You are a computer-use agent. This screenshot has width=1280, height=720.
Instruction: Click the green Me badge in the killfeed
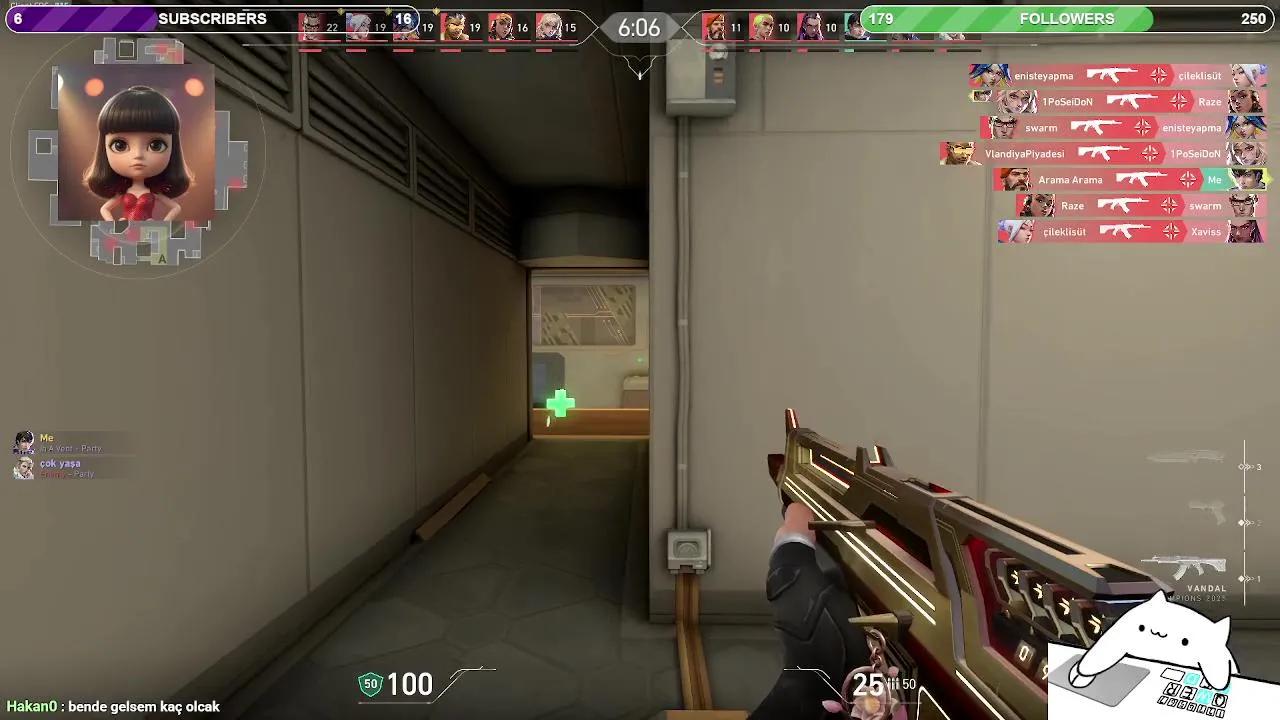click(x=1214, y=180)
